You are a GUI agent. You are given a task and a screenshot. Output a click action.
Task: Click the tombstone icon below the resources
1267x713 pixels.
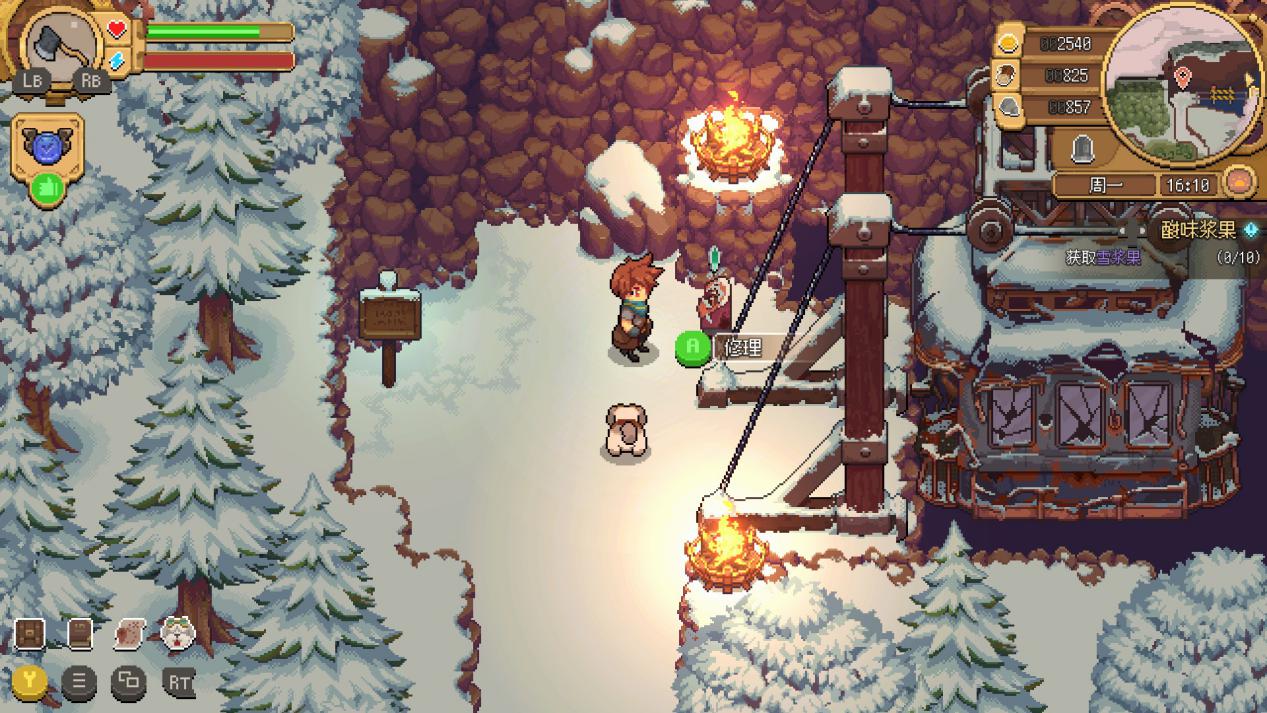pyautogui.click(x=1082, y=150)
